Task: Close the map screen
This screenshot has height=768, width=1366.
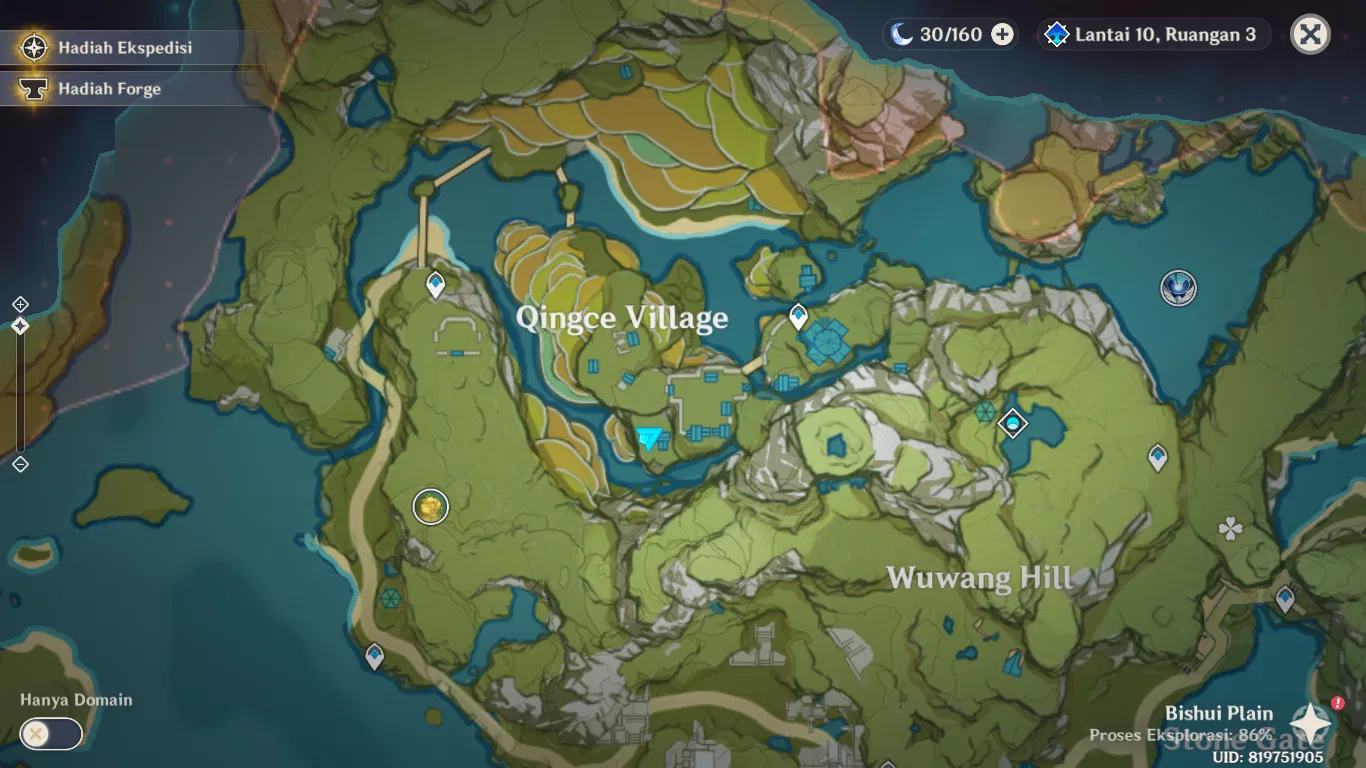Action: coord(1310,35)
